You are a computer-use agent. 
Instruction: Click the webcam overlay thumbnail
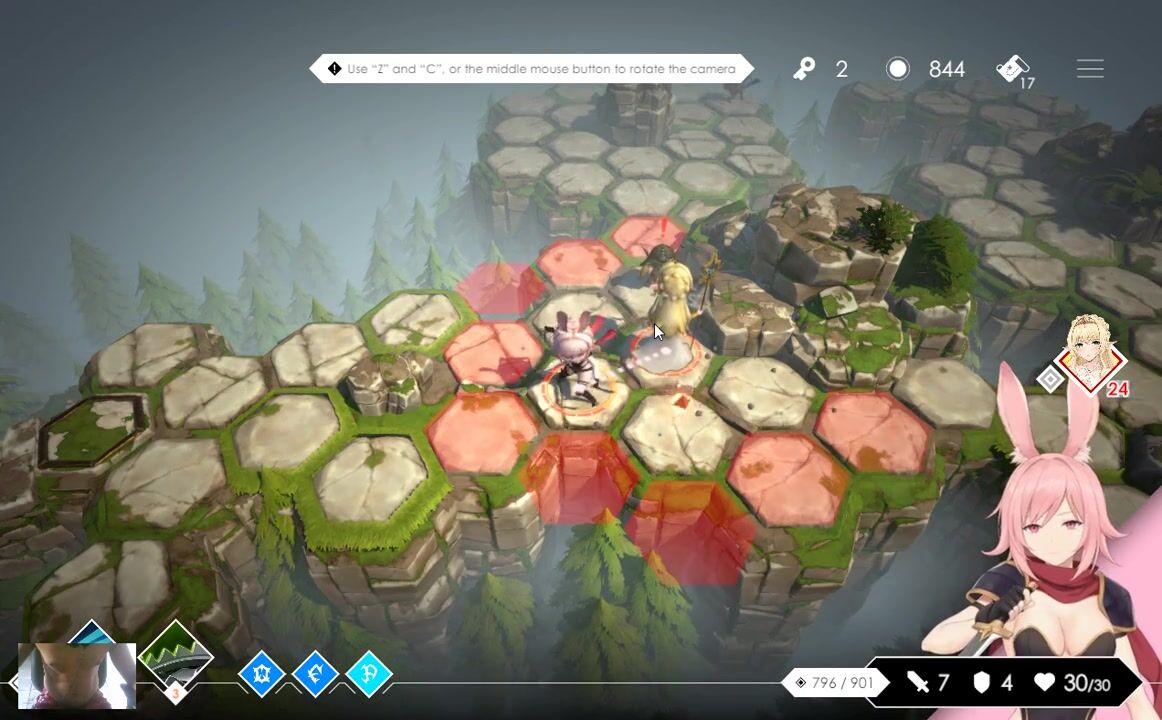point(77,676)
